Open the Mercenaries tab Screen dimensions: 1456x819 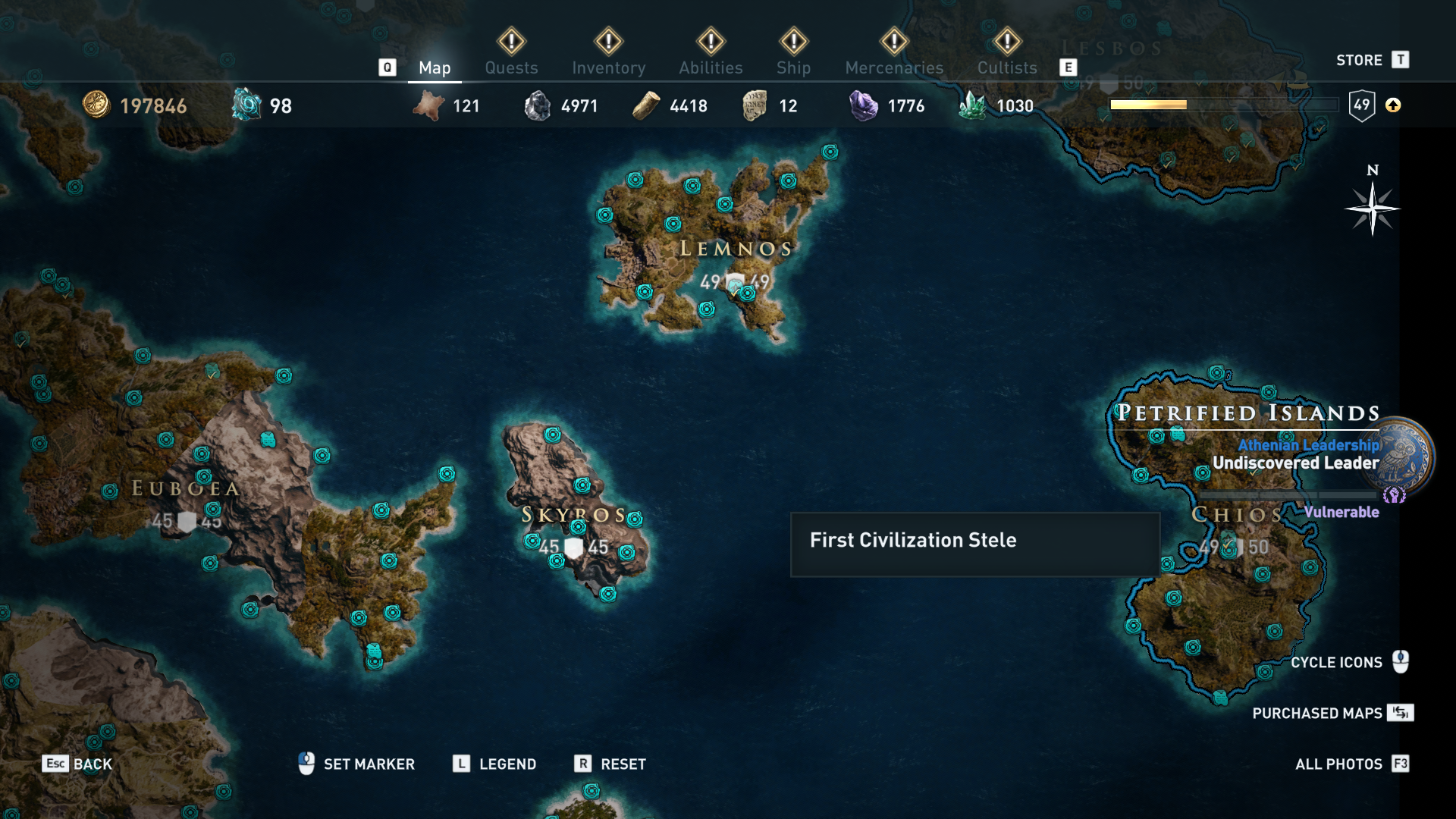(x=894, y=67)
